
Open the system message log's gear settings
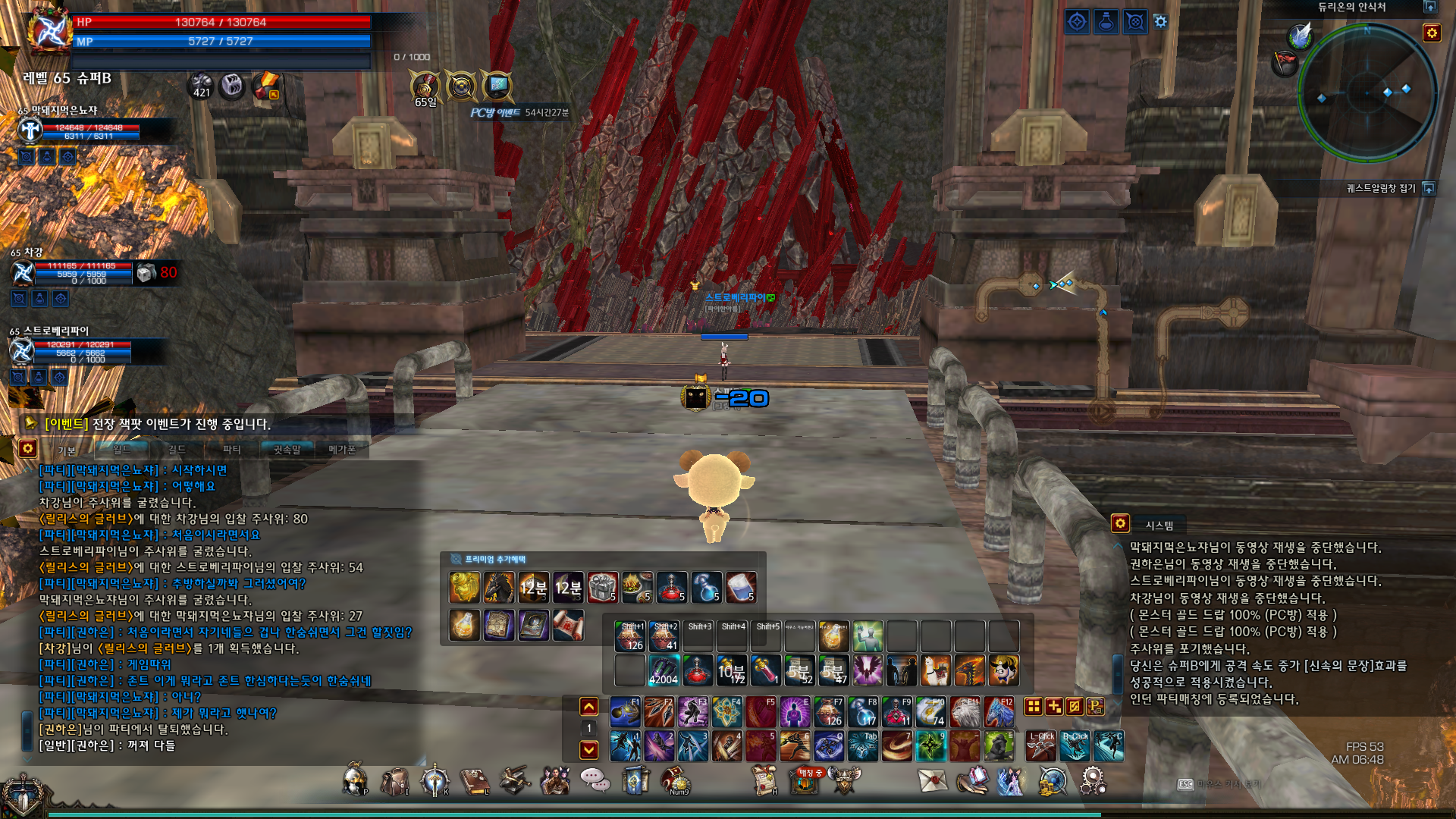coord(1120,523)
